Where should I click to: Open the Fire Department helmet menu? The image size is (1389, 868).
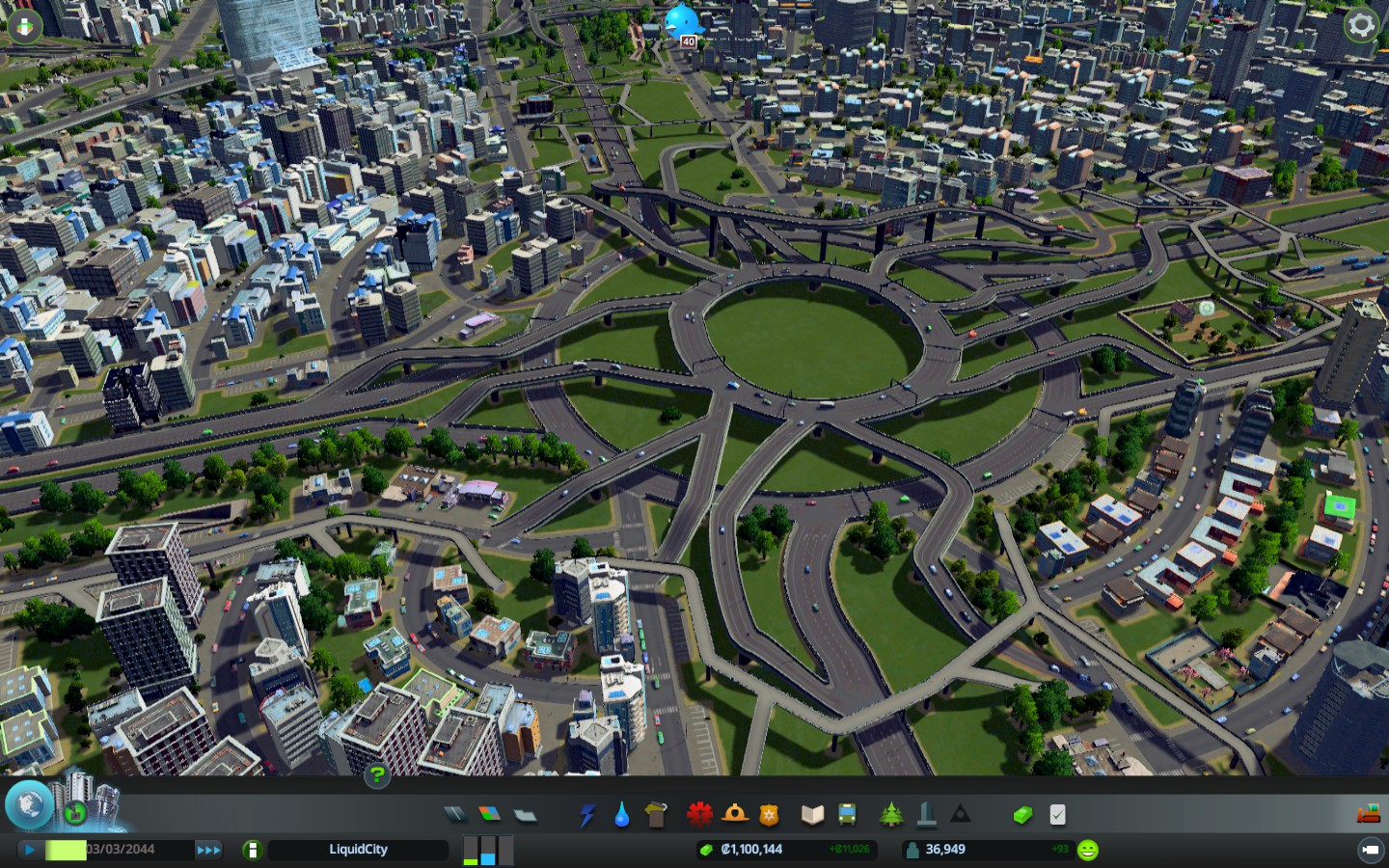tap(735, 815)
